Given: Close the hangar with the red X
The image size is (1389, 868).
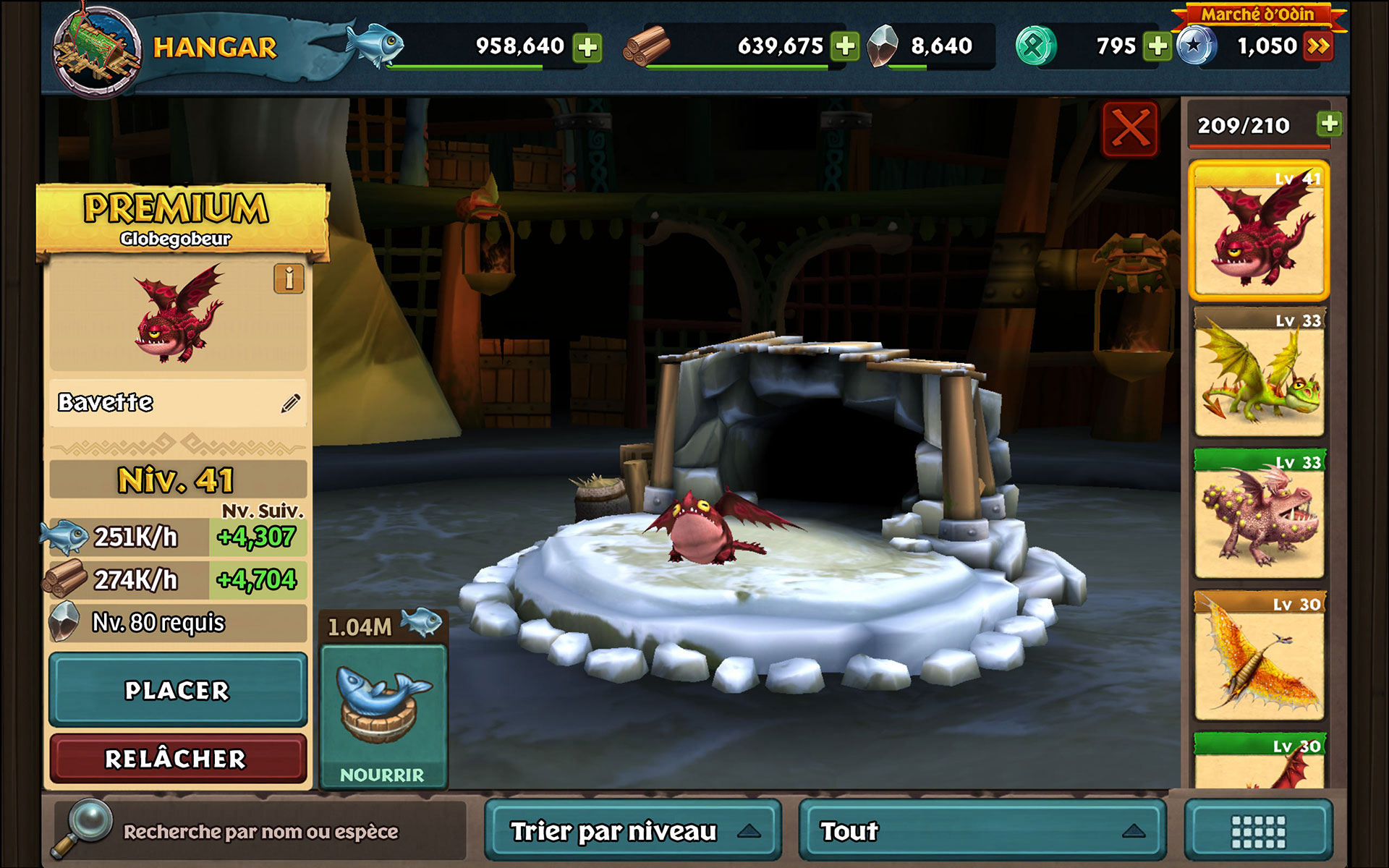Looking at the screenshot, I should point(1130,129).
